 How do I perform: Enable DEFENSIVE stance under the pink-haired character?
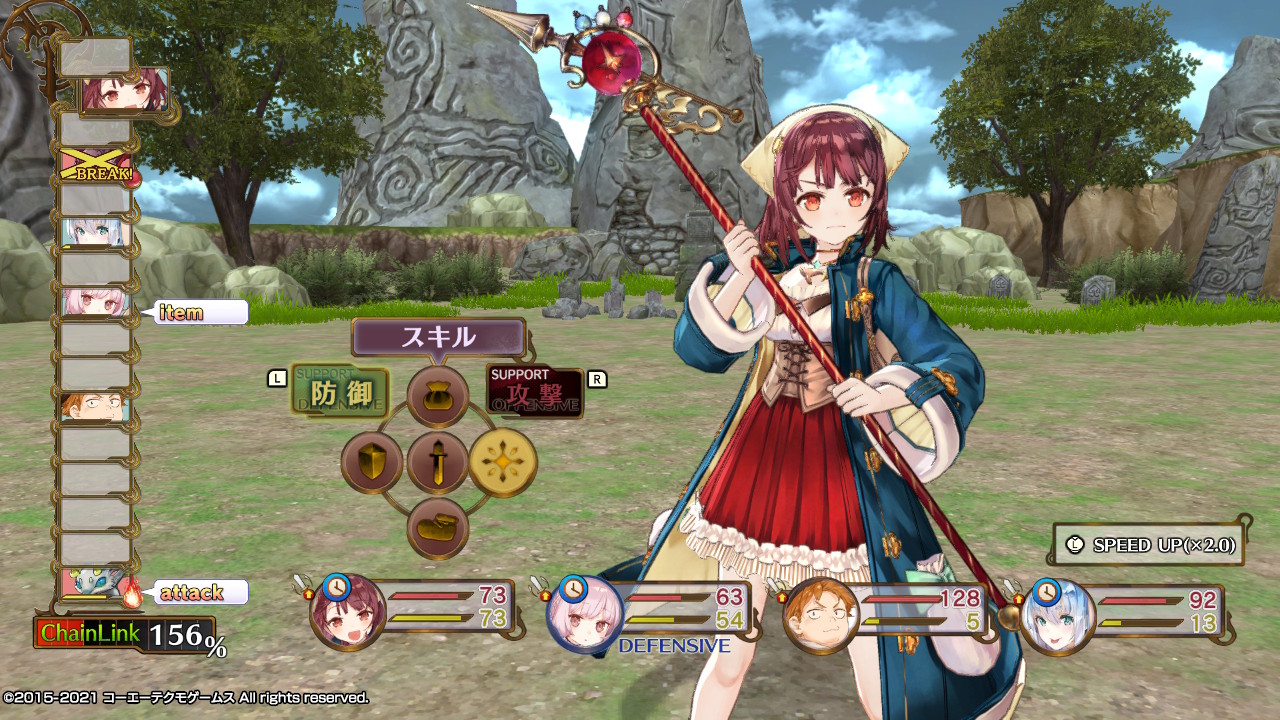(x=677, y=647)
